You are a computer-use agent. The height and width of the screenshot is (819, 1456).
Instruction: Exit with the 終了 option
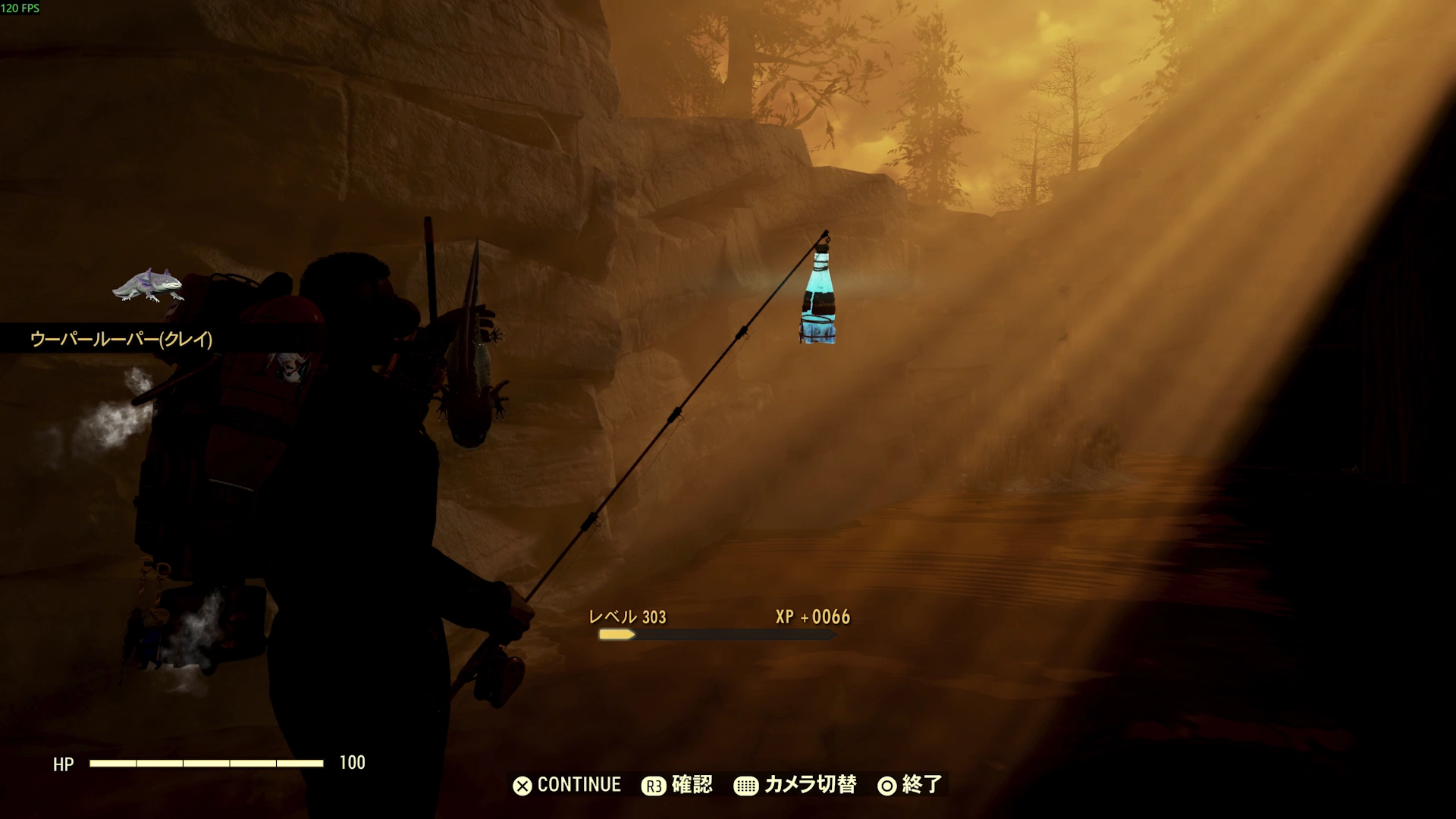coord(910,785)
